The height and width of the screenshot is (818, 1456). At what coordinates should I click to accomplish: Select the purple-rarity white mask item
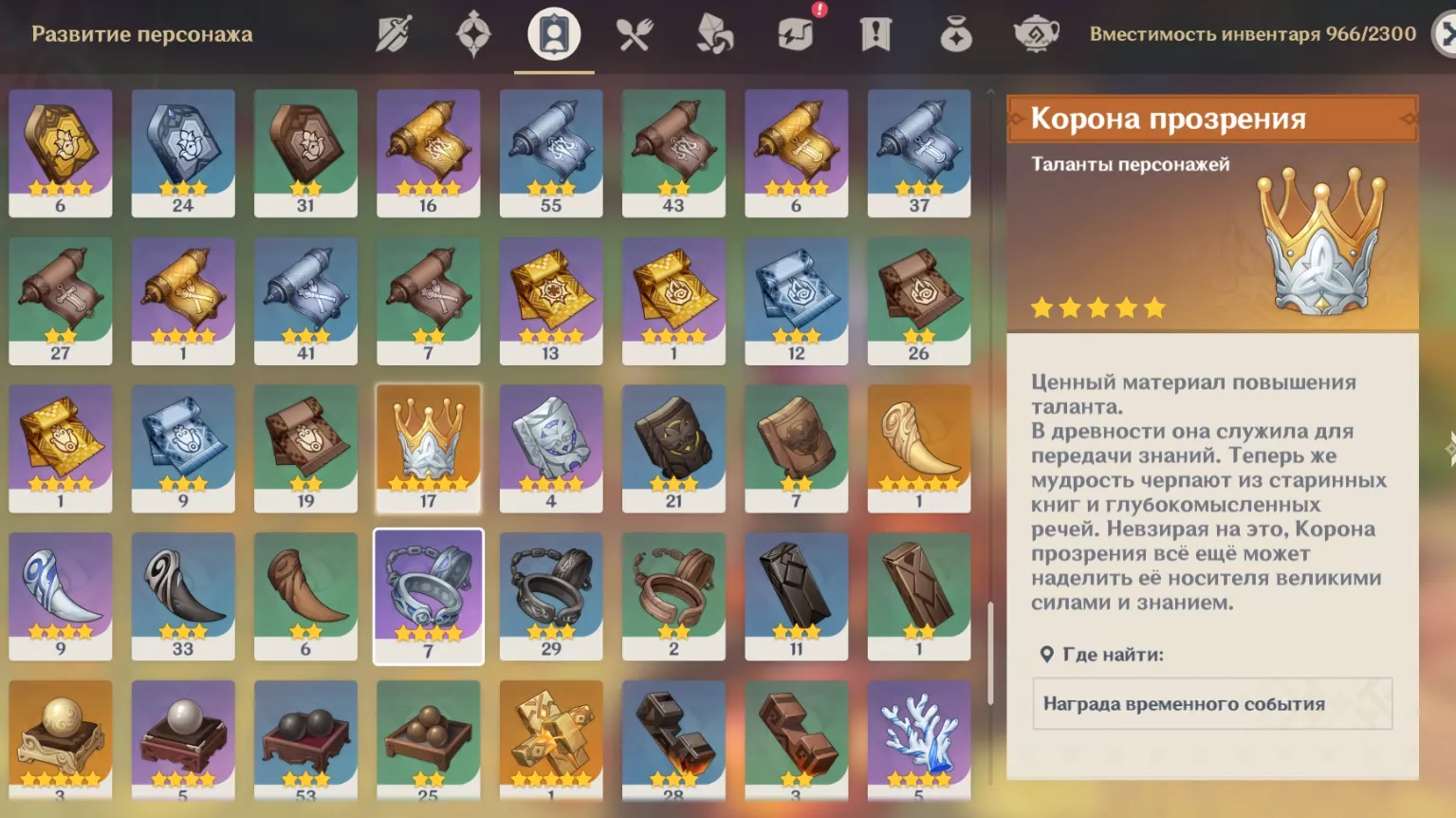point(551,448)
